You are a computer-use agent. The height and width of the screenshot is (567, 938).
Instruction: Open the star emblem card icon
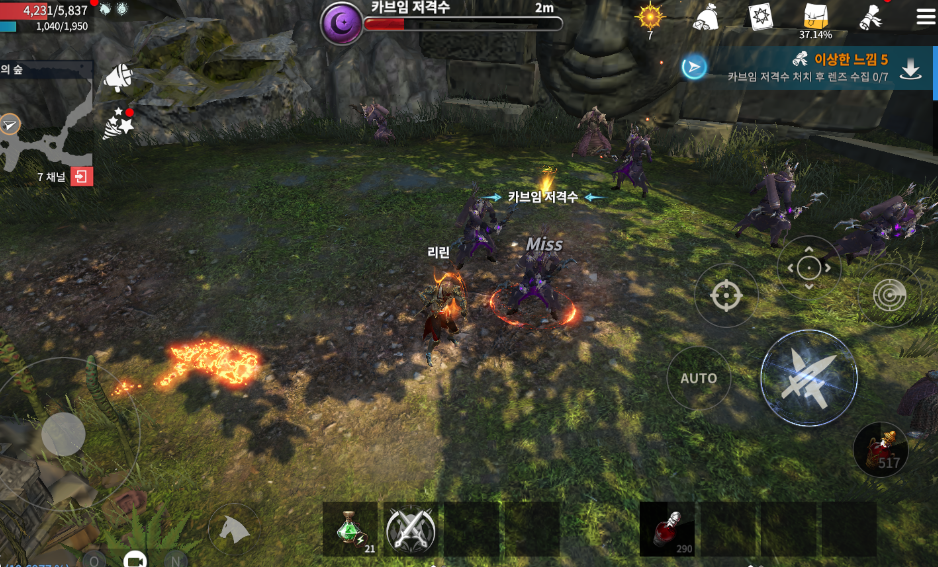pos(761,17)
